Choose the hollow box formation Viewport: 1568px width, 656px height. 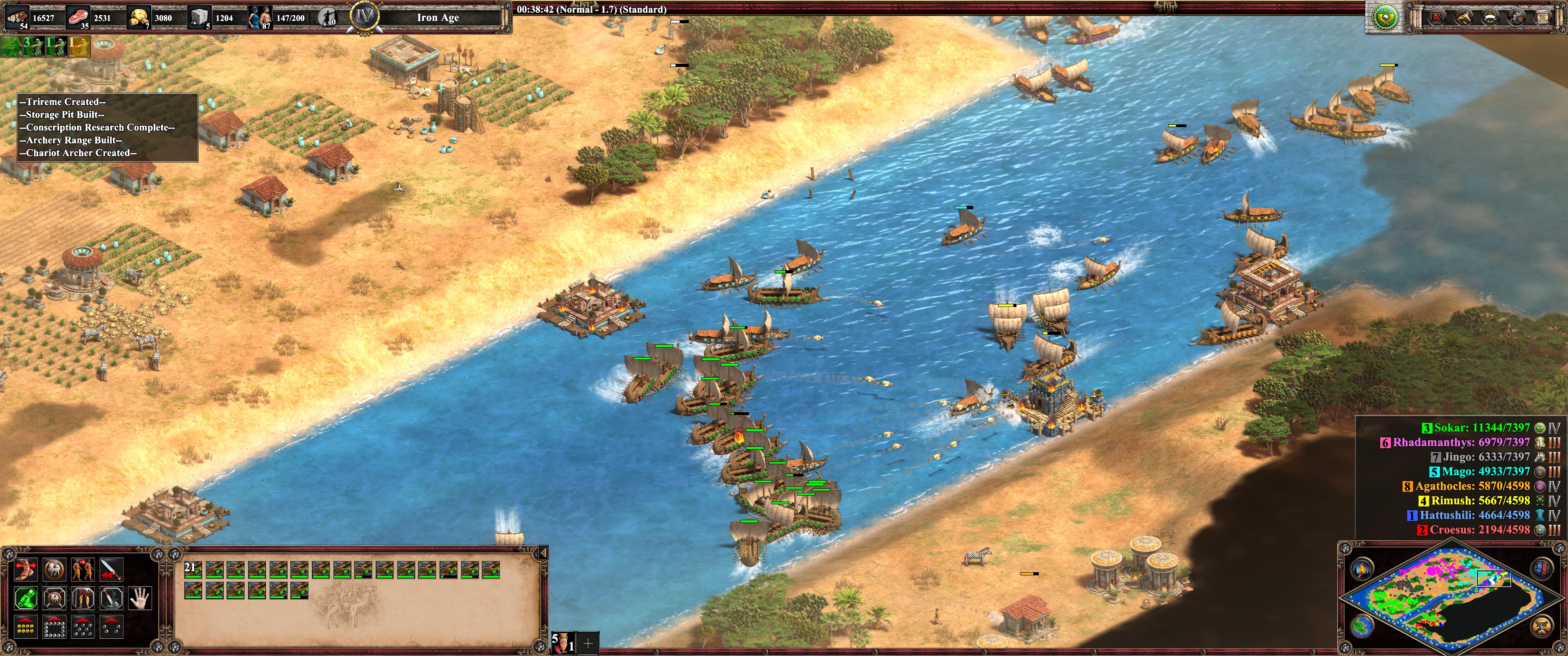(x=54, y=626)
